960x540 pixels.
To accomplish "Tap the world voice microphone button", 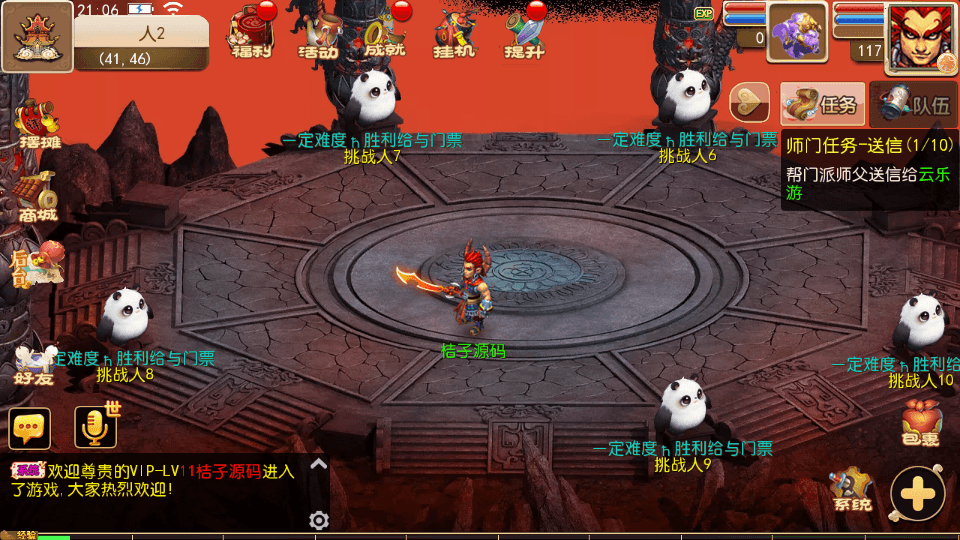I will point(96,428).
